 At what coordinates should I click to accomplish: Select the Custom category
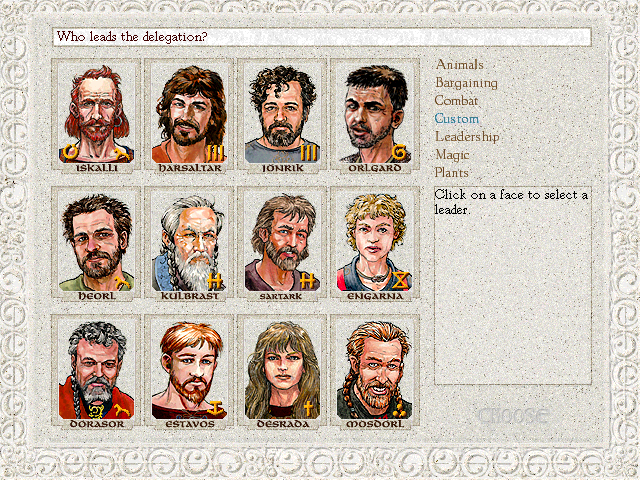456,119
